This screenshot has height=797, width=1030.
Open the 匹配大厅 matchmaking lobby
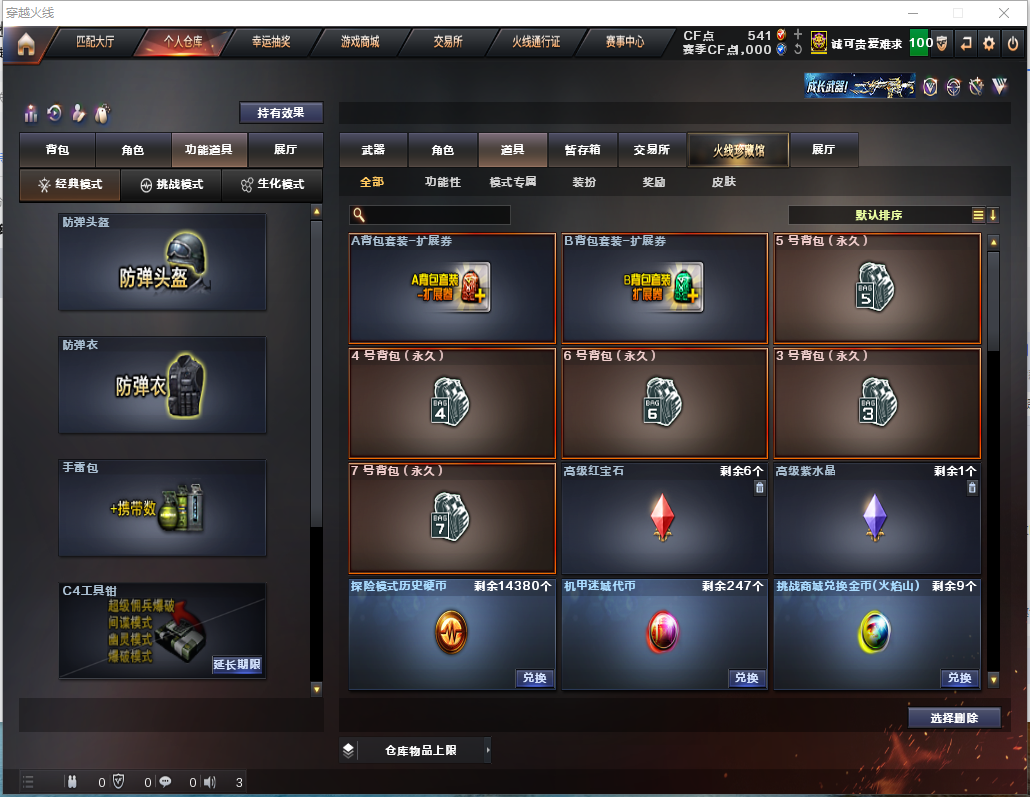95,42
